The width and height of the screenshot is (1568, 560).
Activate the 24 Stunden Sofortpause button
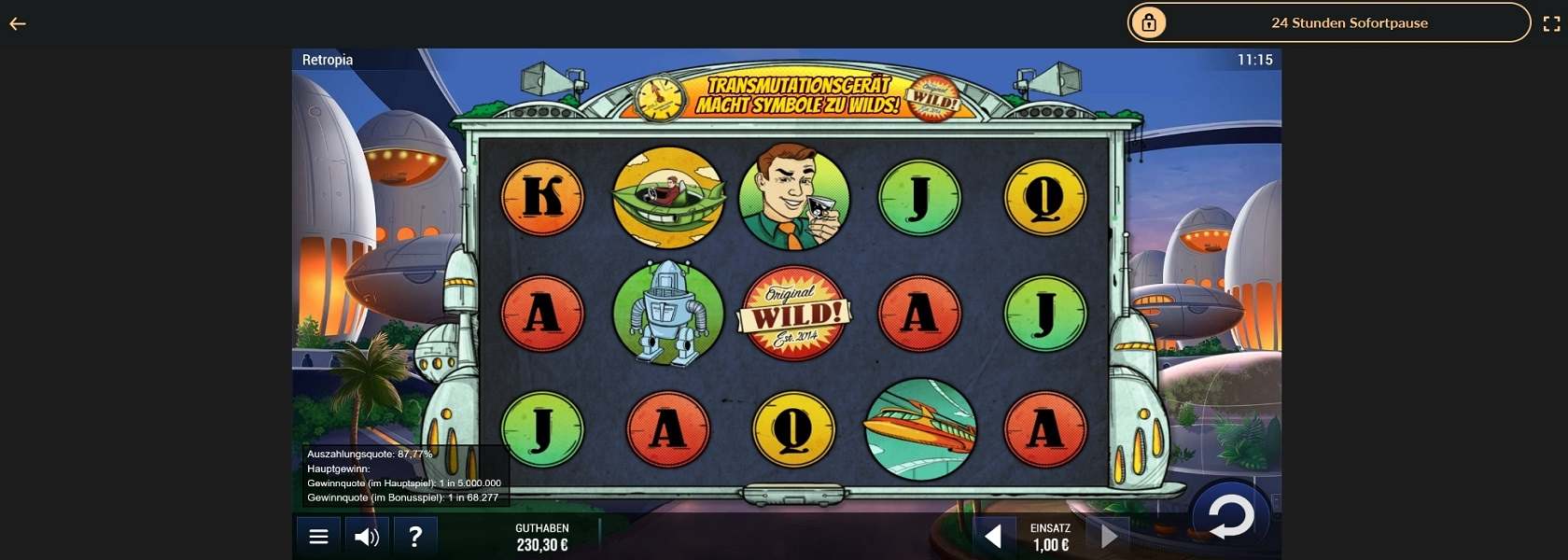(1329, 23)
